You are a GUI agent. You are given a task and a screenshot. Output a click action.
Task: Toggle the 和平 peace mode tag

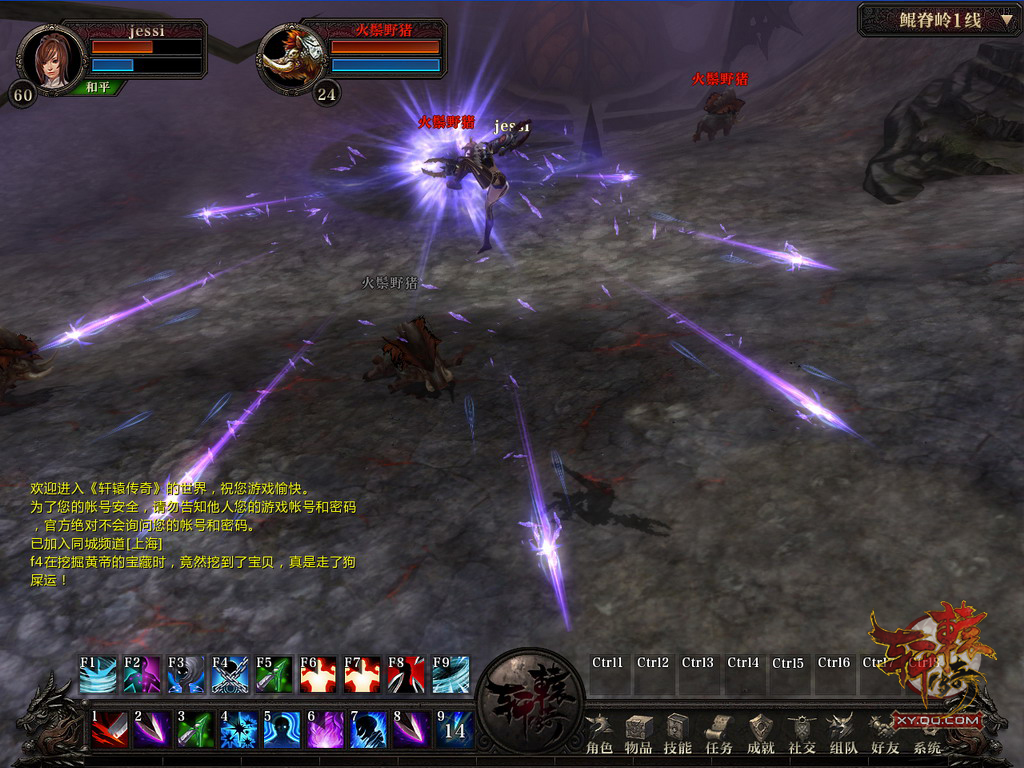tap(98, 88)
